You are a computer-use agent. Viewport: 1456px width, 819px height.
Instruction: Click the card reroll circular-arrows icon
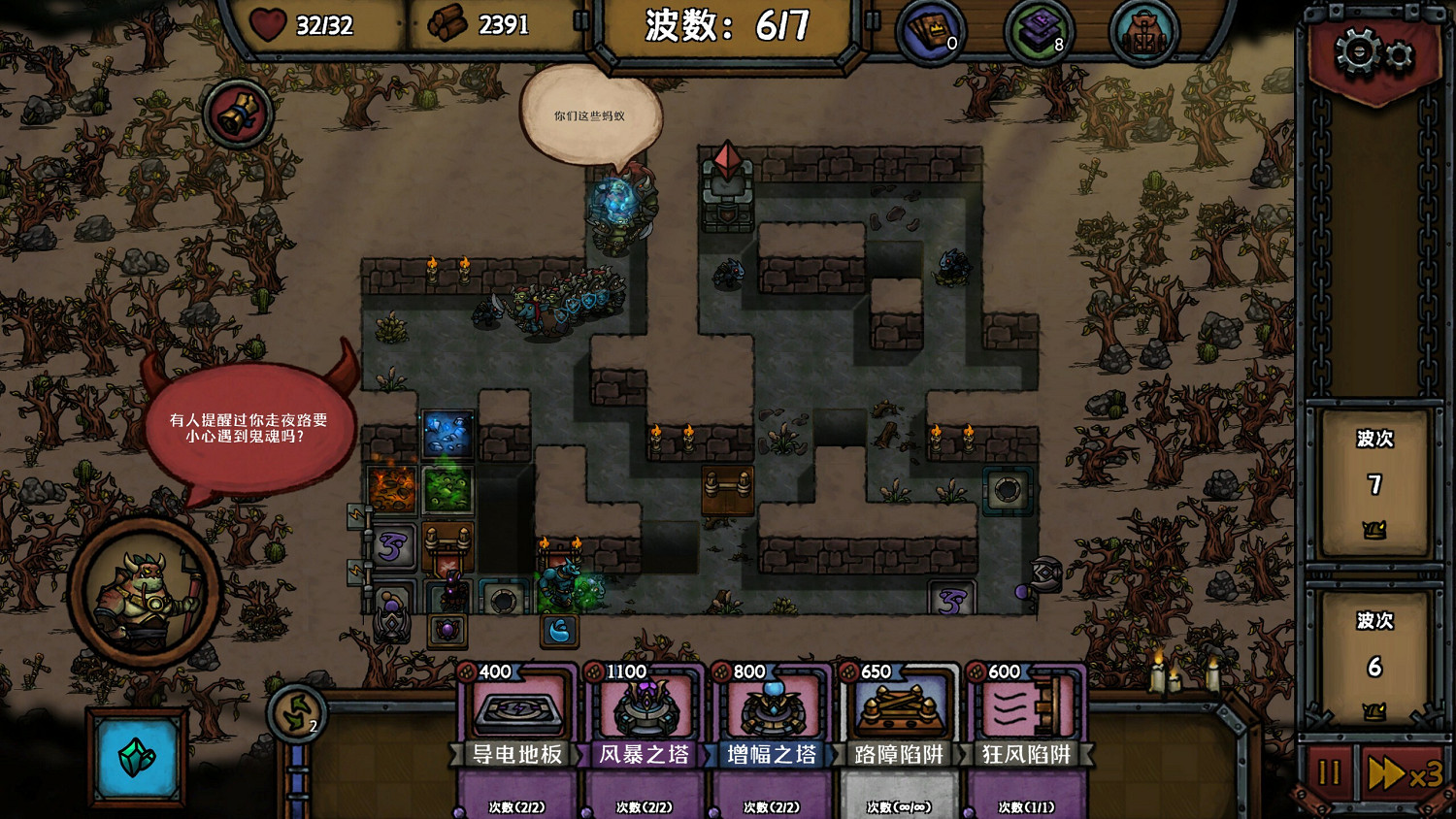tap(296, 715)
